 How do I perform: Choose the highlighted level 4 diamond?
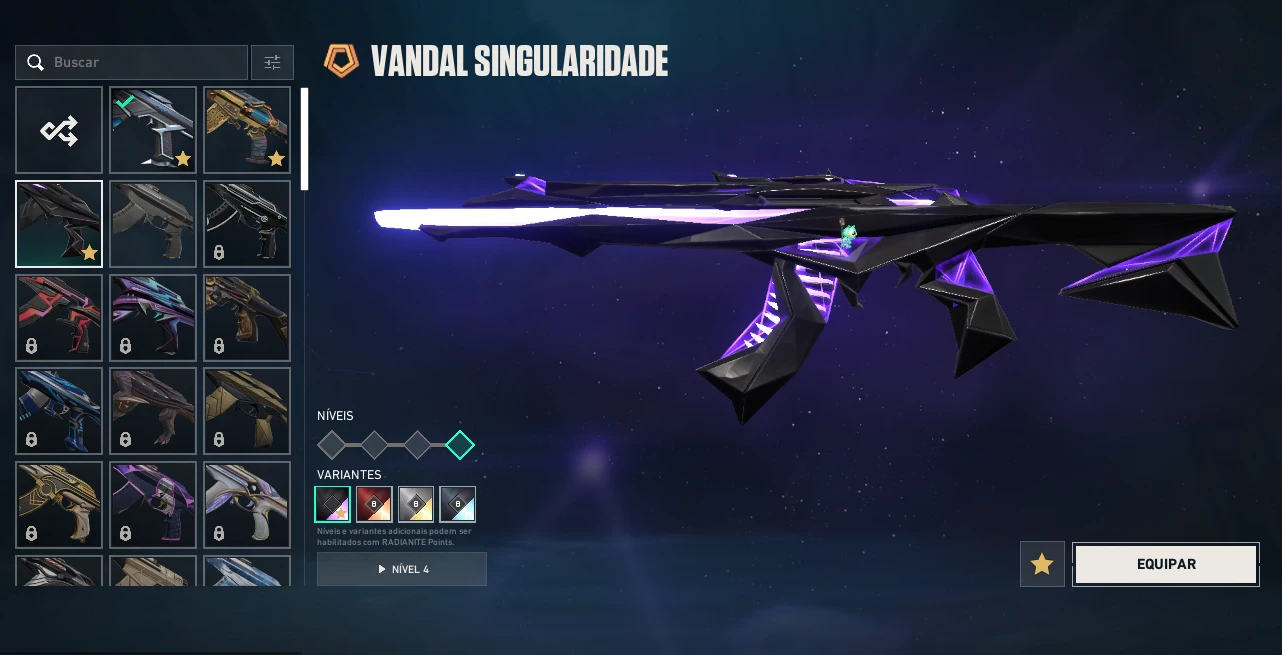460,444
